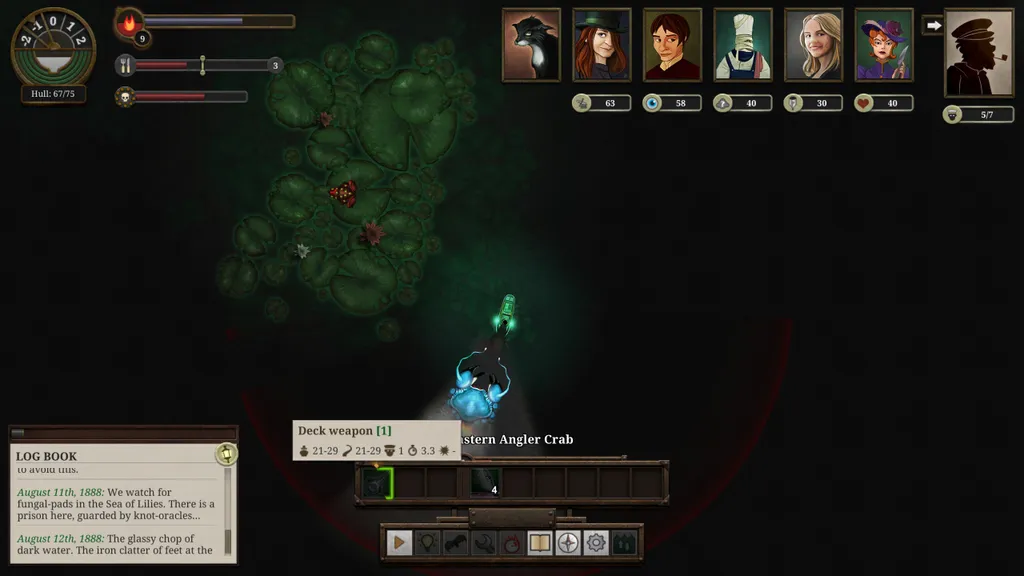Open the journal book icon

tap(540, 543)
